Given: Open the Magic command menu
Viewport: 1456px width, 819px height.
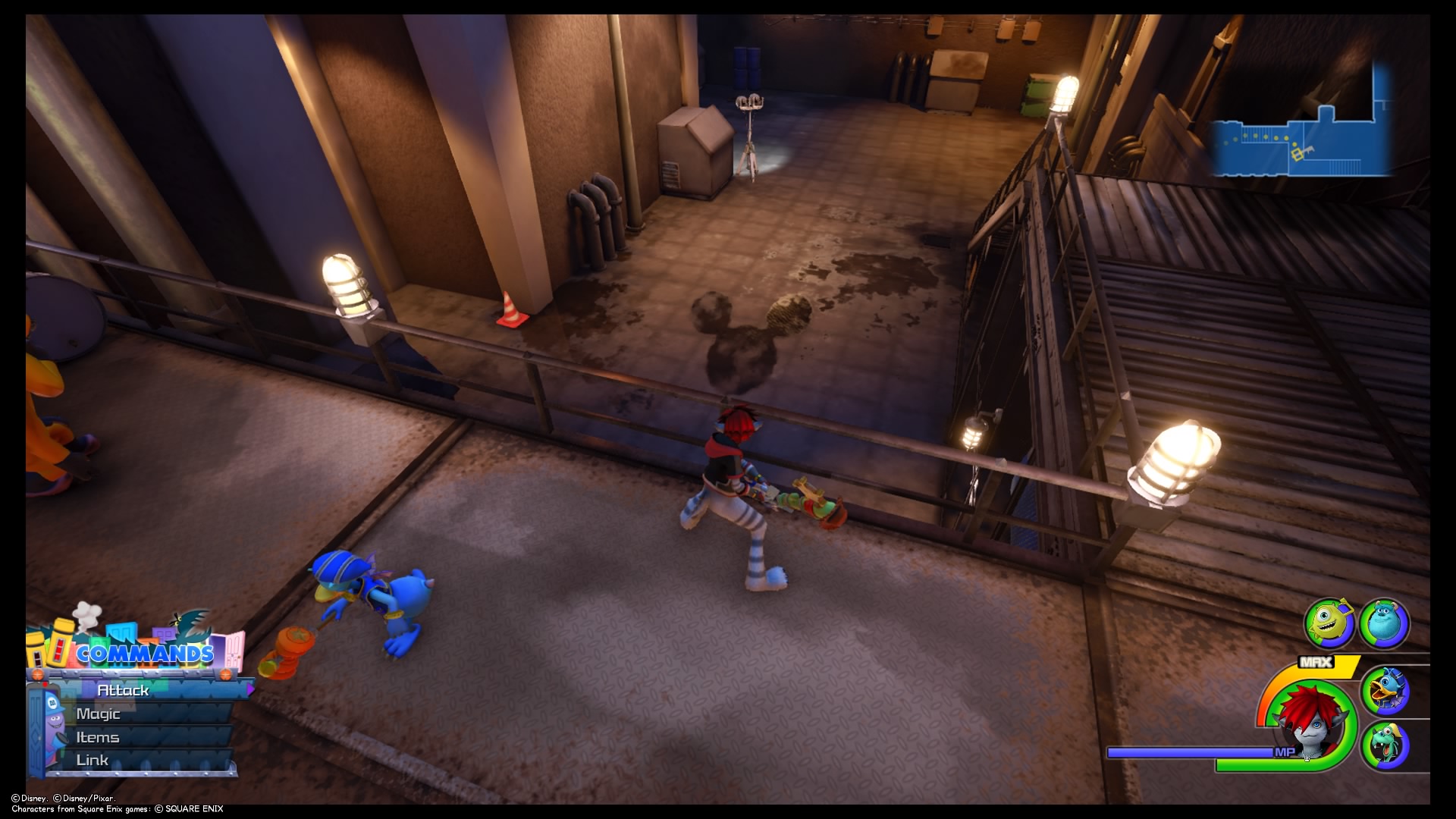Looking at the screenshot, I should 99,713.
